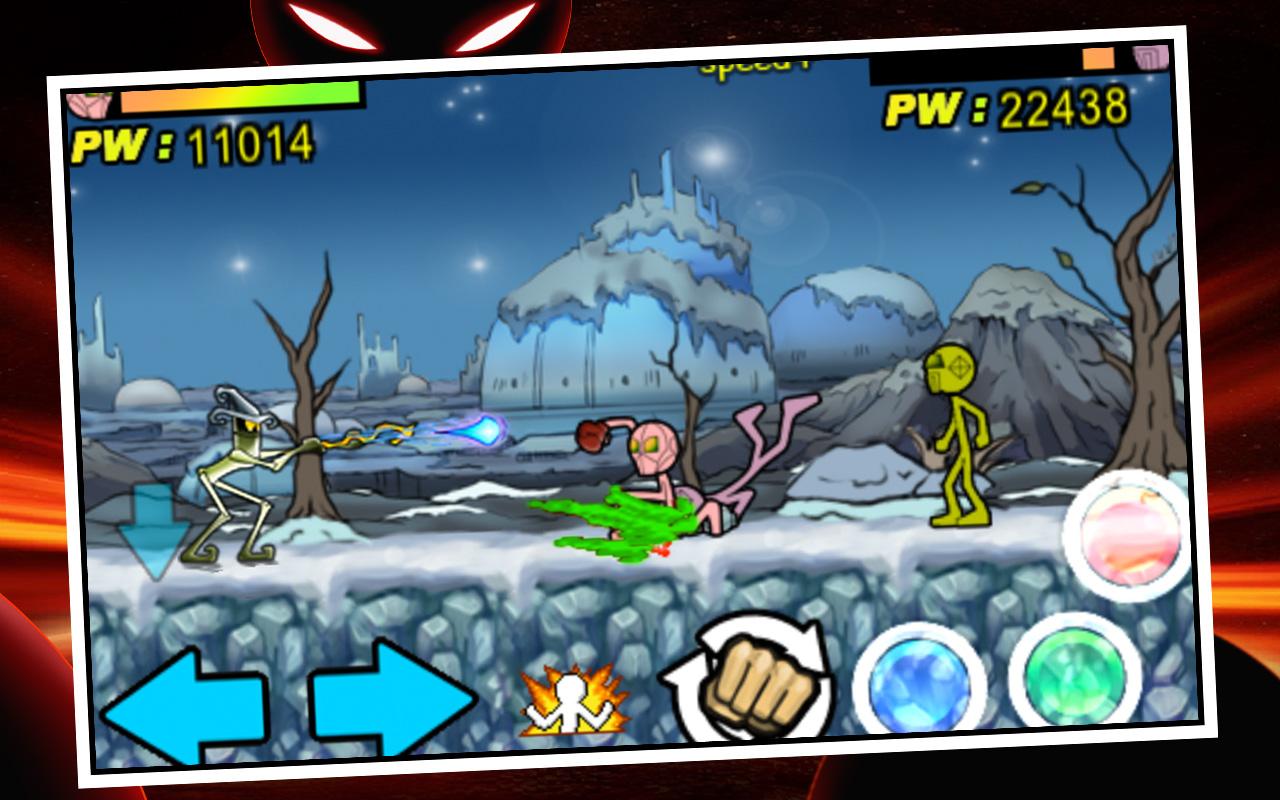Use the blue orb skill
Screen dimensions: 1280x800
[916, 682]
